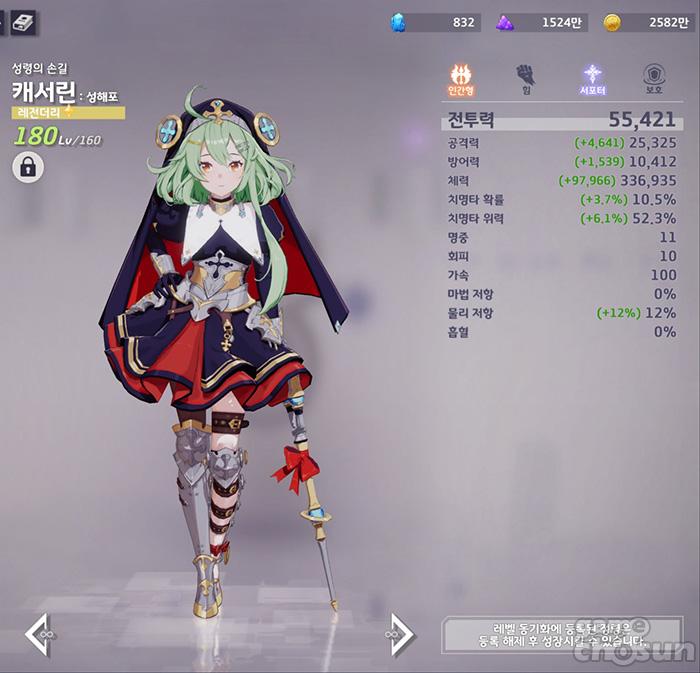Open the blue crystal currency counter
Image resolution: width=700 pixels, height=673 pixels.
[435, 22]
